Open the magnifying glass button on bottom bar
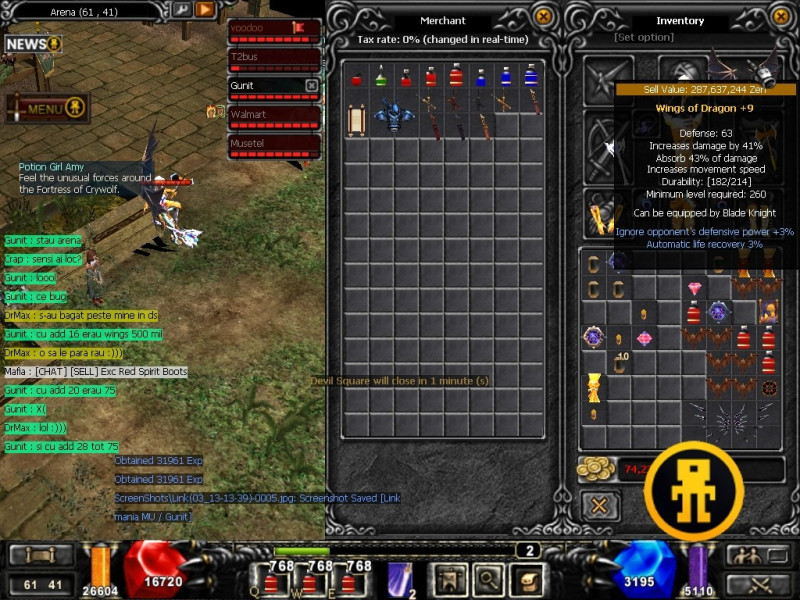The height and width of the screenshot is (600, 800). (x=489, y=577)
